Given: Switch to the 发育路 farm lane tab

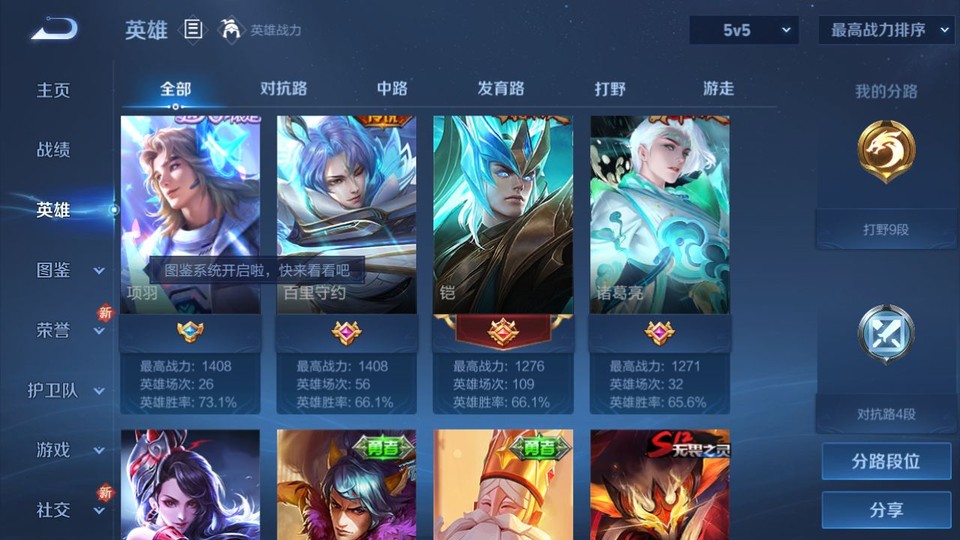Looking at the screenshot, I should pos(501,88).
